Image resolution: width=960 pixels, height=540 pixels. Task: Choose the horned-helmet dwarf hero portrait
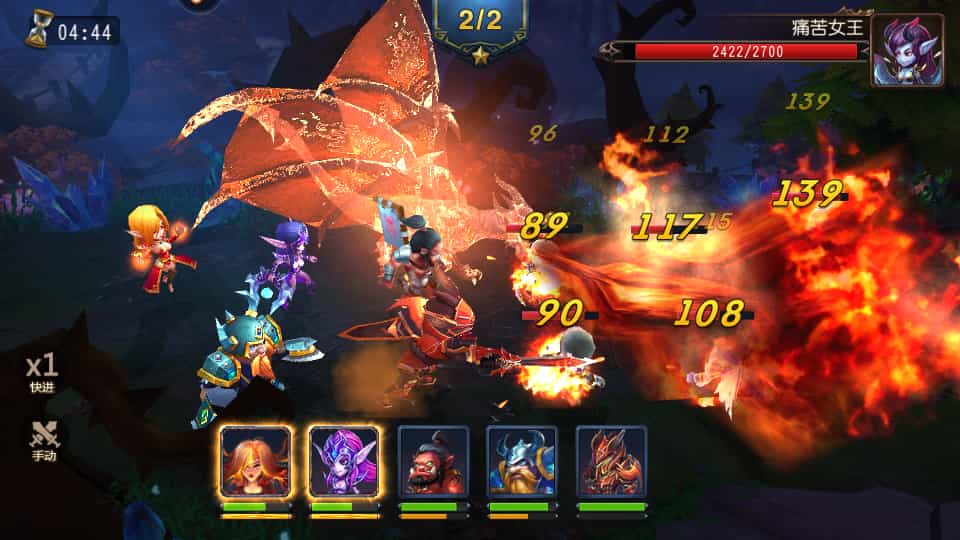(522, 461)
